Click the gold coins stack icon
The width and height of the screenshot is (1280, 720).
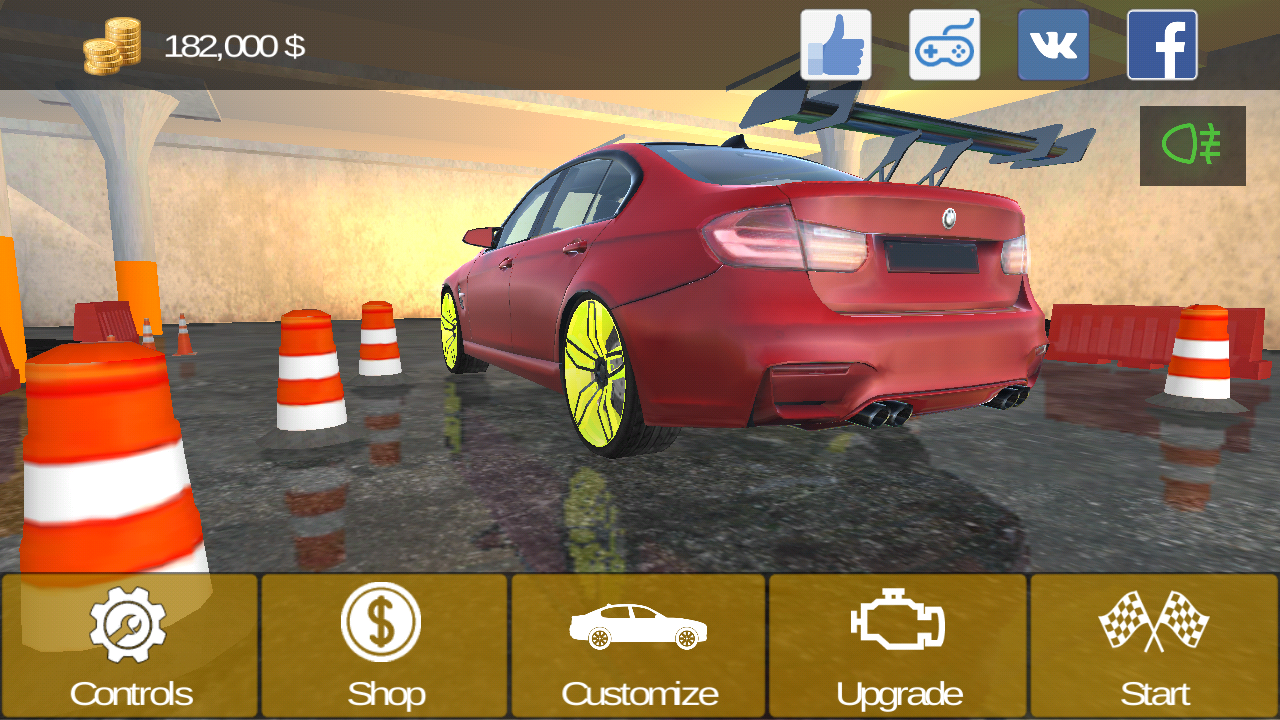113,44
